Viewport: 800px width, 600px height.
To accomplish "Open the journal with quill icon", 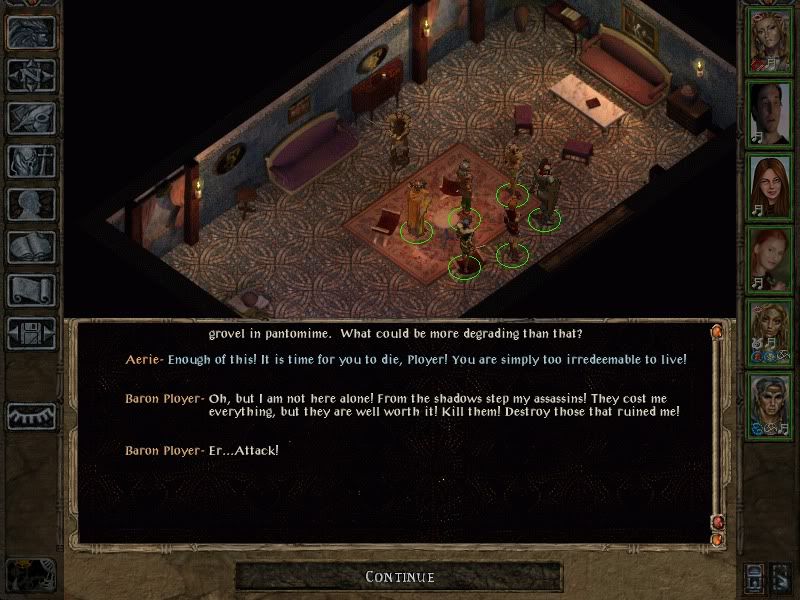I will click(30, 118).
